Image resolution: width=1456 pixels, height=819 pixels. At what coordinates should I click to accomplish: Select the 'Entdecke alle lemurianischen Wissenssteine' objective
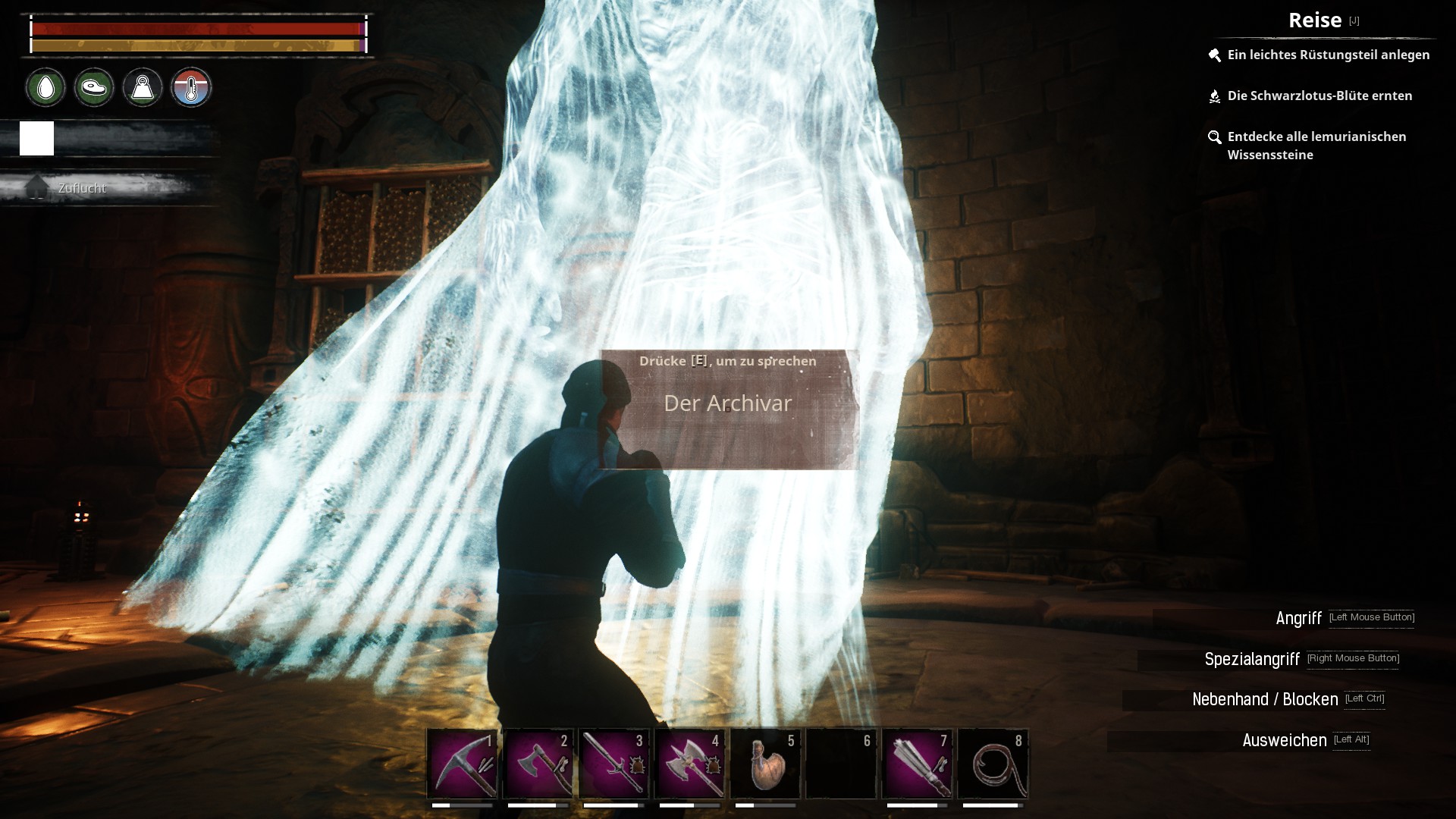coord(1316,146)
